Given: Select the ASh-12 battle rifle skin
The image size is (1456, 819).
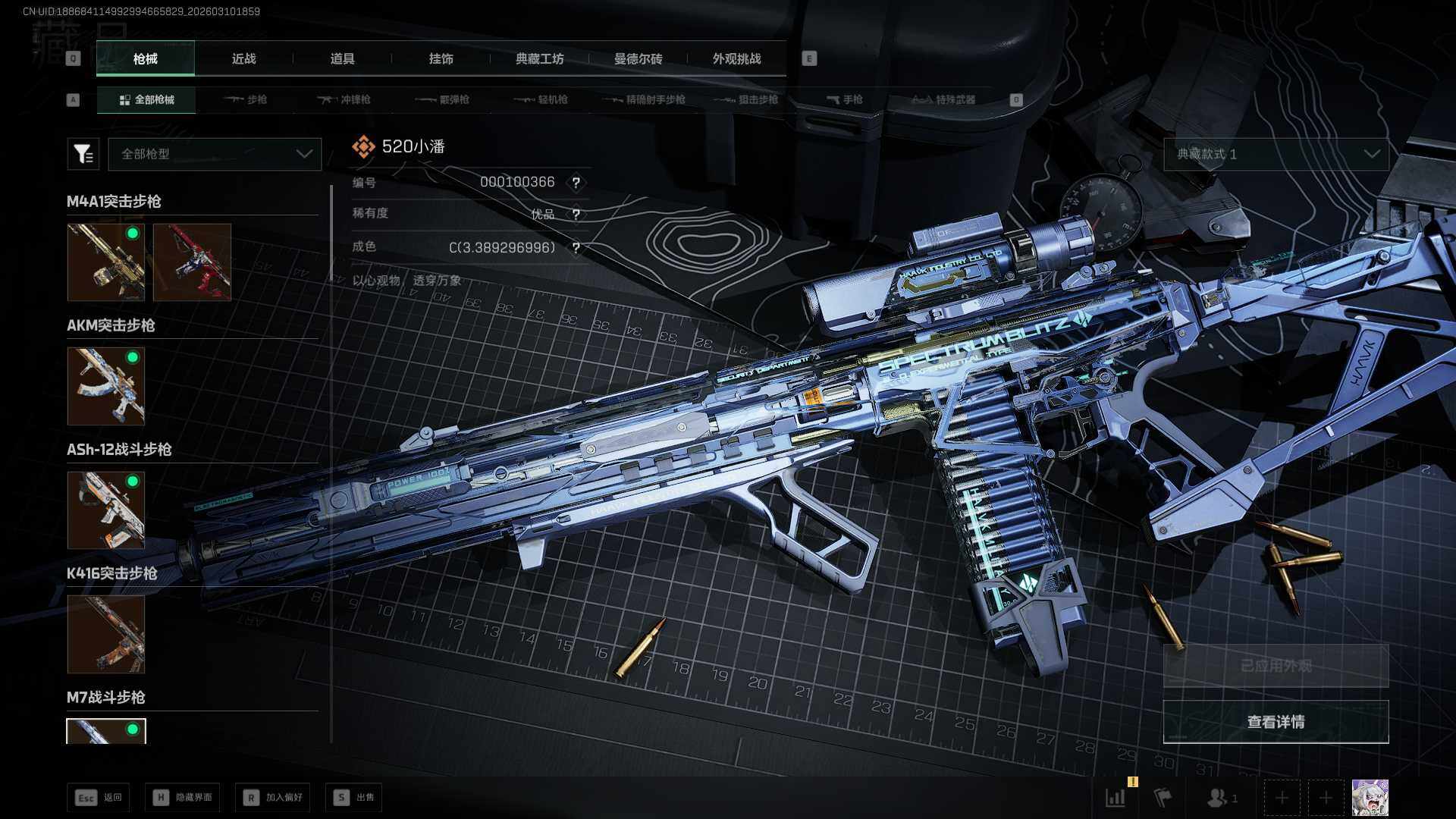Looking at the screenshot, I should 106,510.
